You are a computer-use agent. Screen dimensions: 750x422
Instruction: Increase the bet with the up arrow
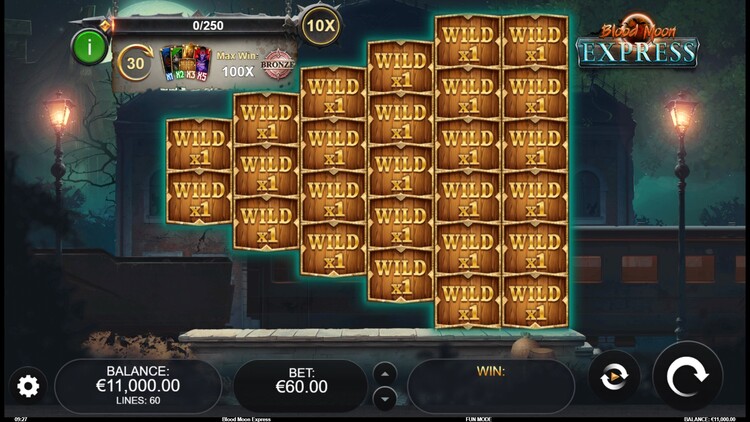(384, 373)
